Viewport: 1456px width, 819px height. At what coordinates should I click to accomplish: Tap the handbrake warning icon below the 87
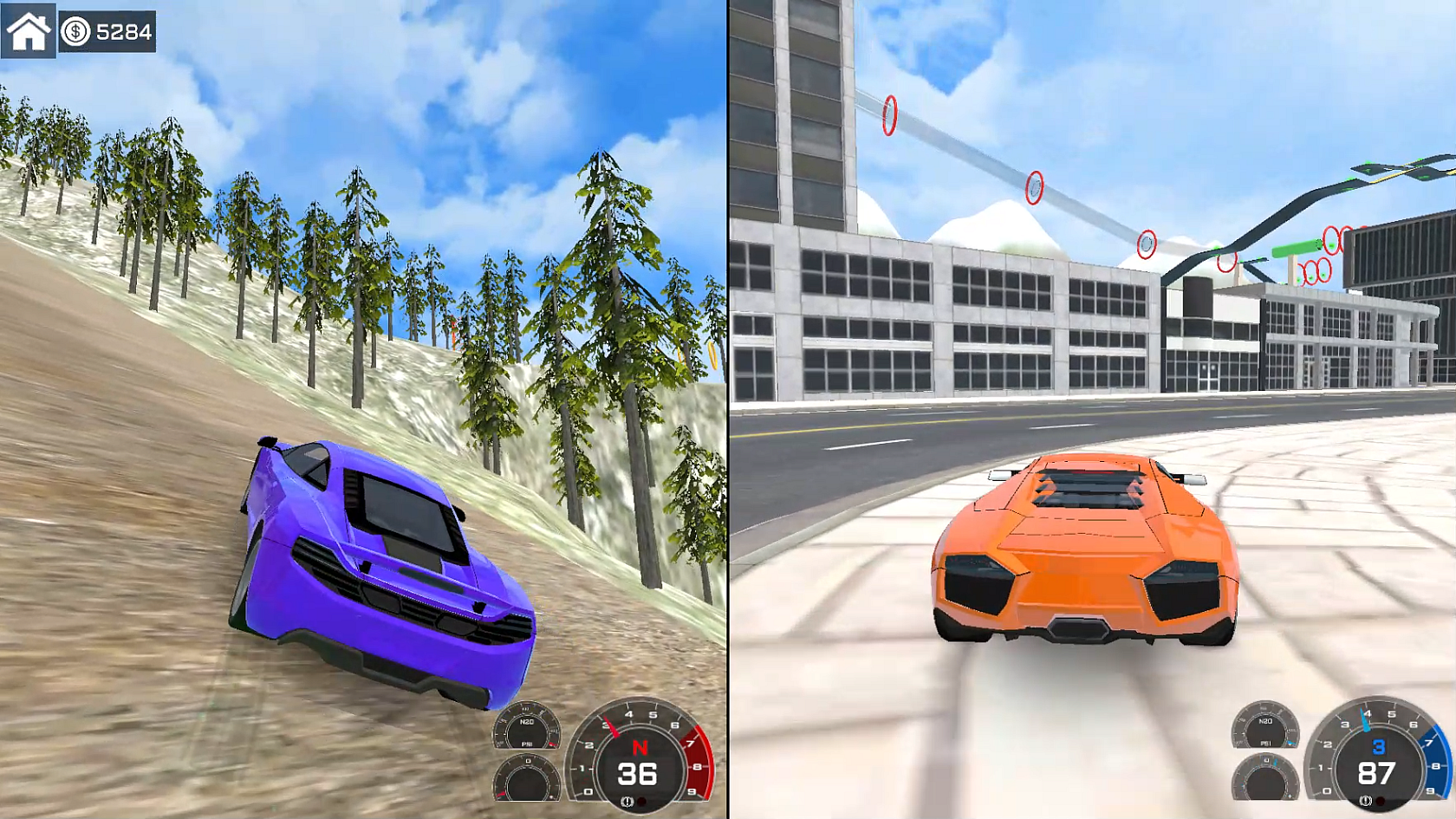[x=1364, y=800]
